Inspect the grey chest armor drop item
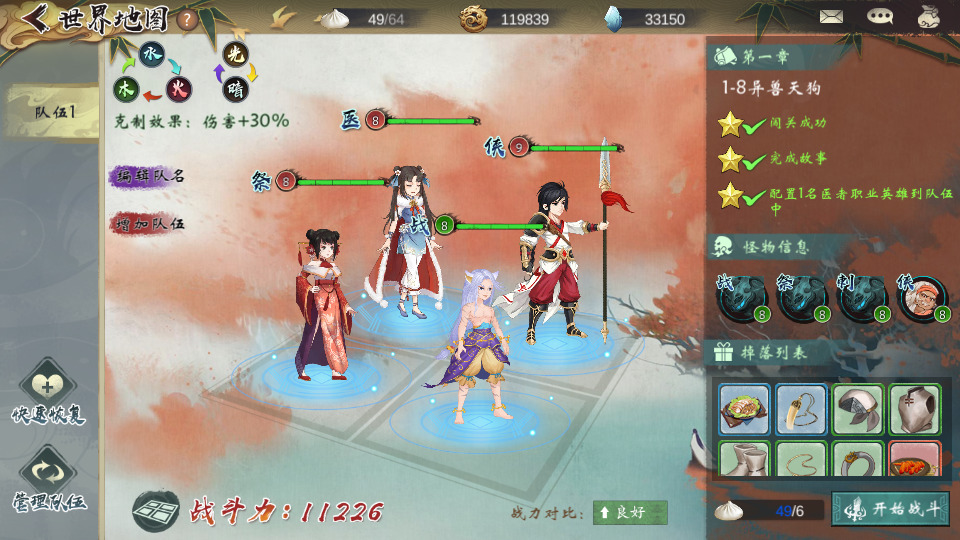The height and width of the screenshot is (540, 960). coord(914,409)
